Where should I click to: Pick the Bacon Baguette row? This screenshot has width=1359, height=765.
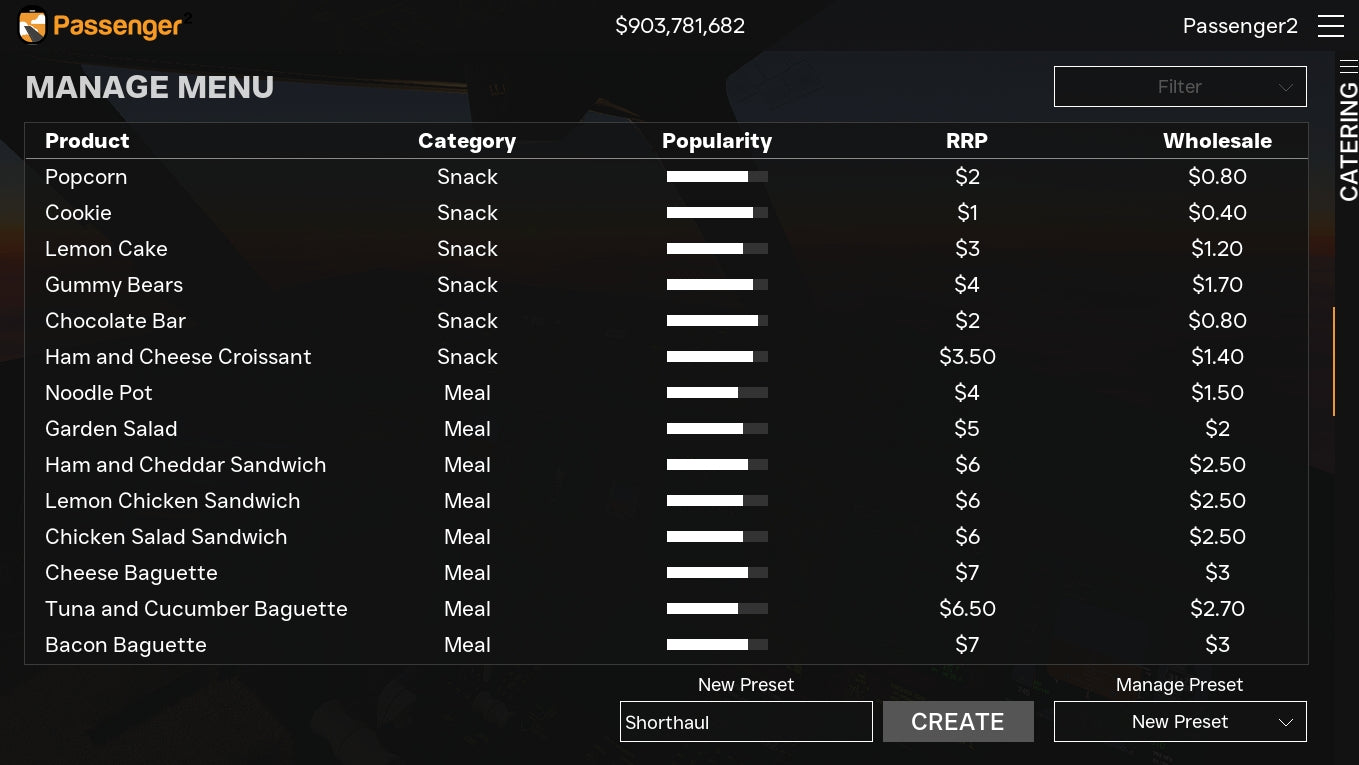(126, 645)
